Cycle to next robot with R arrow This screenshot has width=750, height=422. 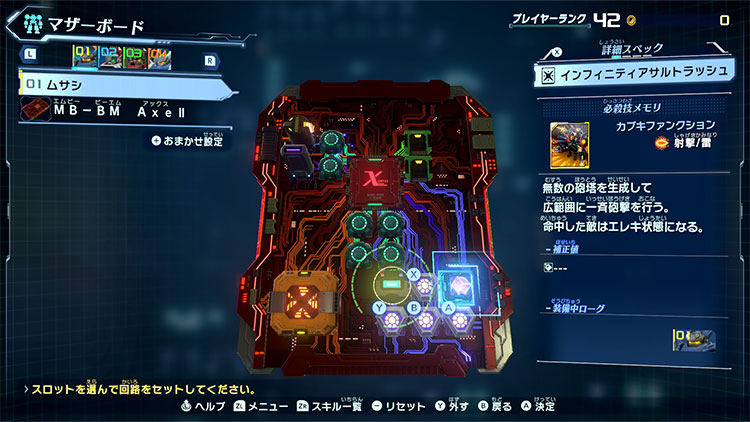tap(208, 60)
